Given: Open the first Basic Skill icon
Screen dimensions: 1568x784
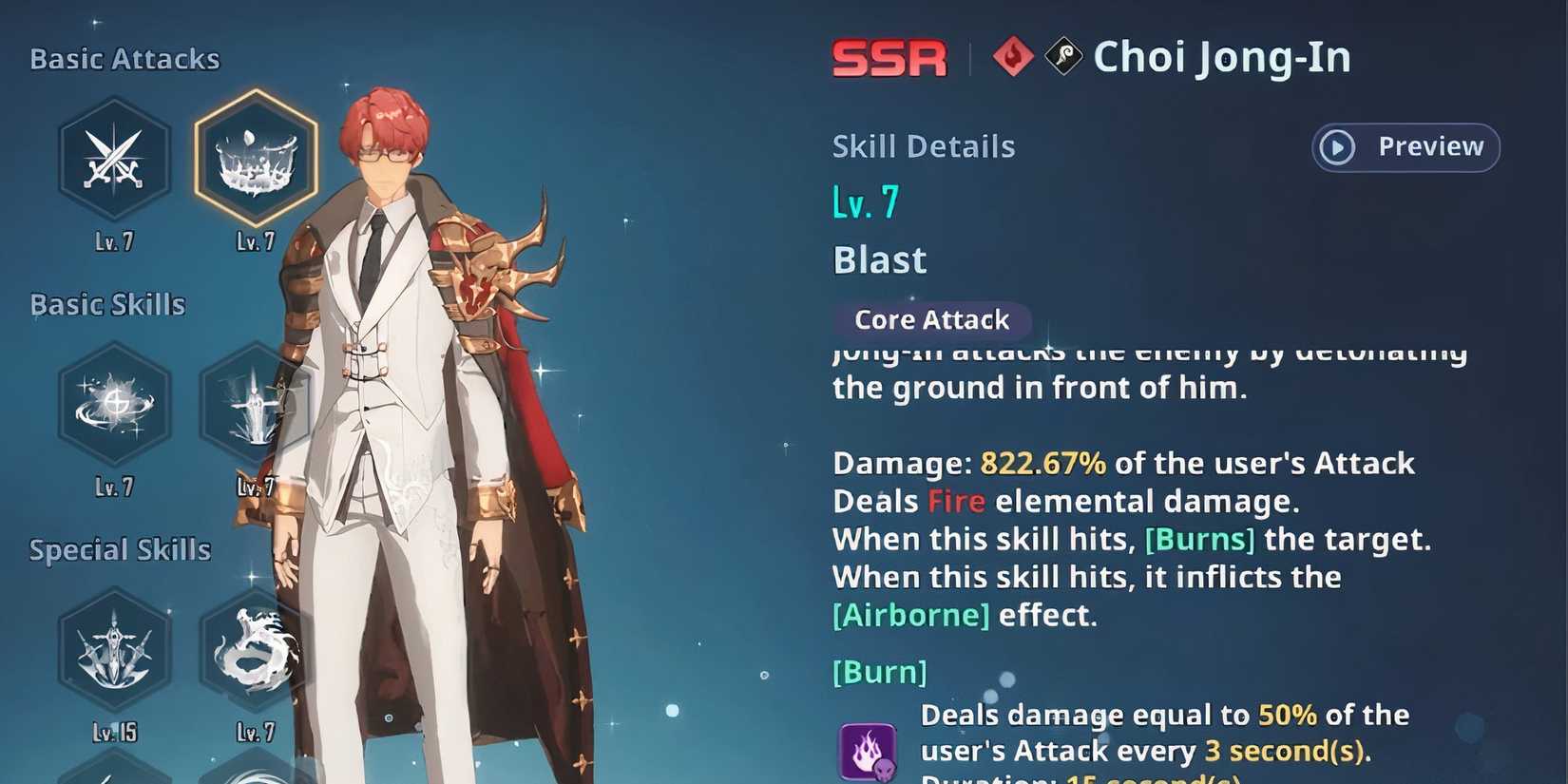Looking at the screenshot, I should click(x=114, y=404).
